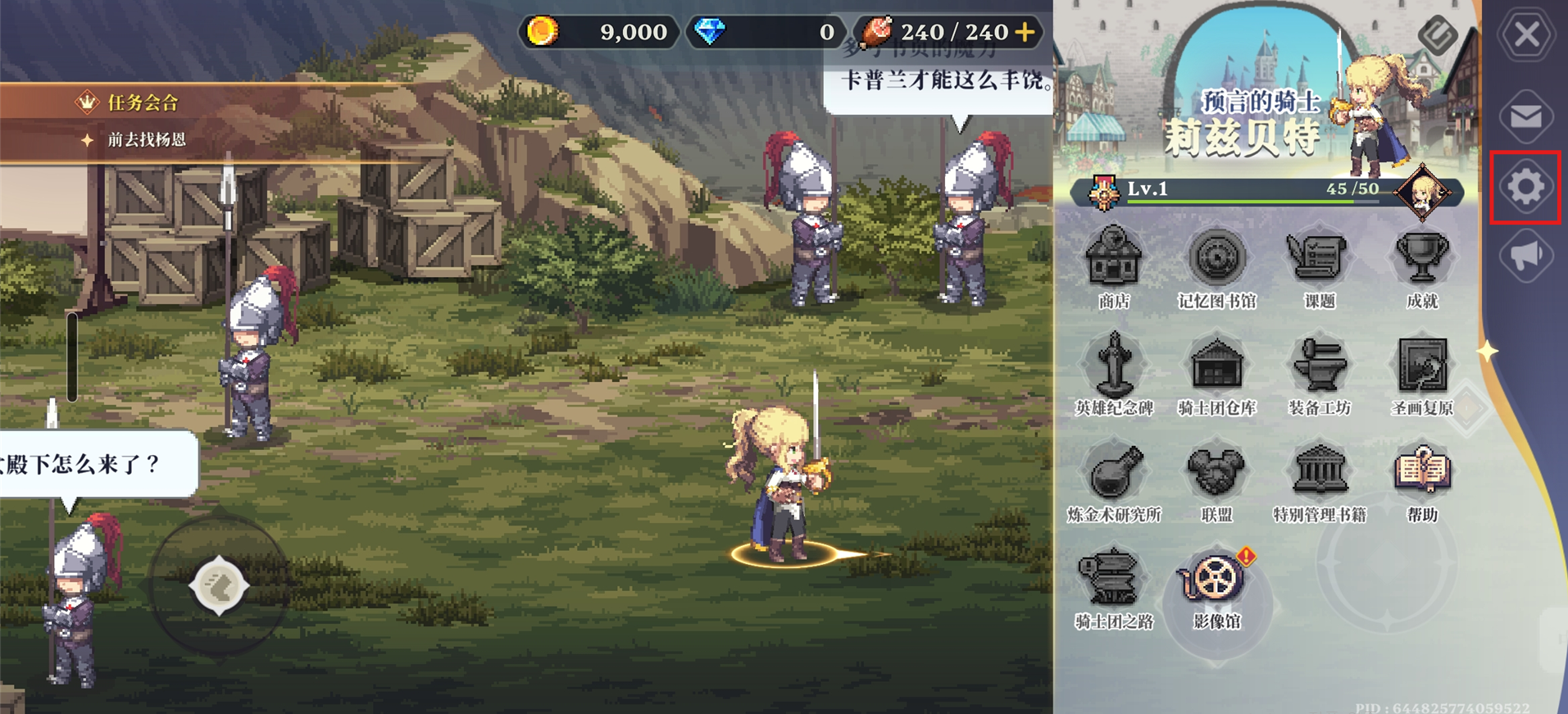
Task: Open 骑士团仓库 knights warehouse
Action: pyautogui.click(x=1216, y=367)
